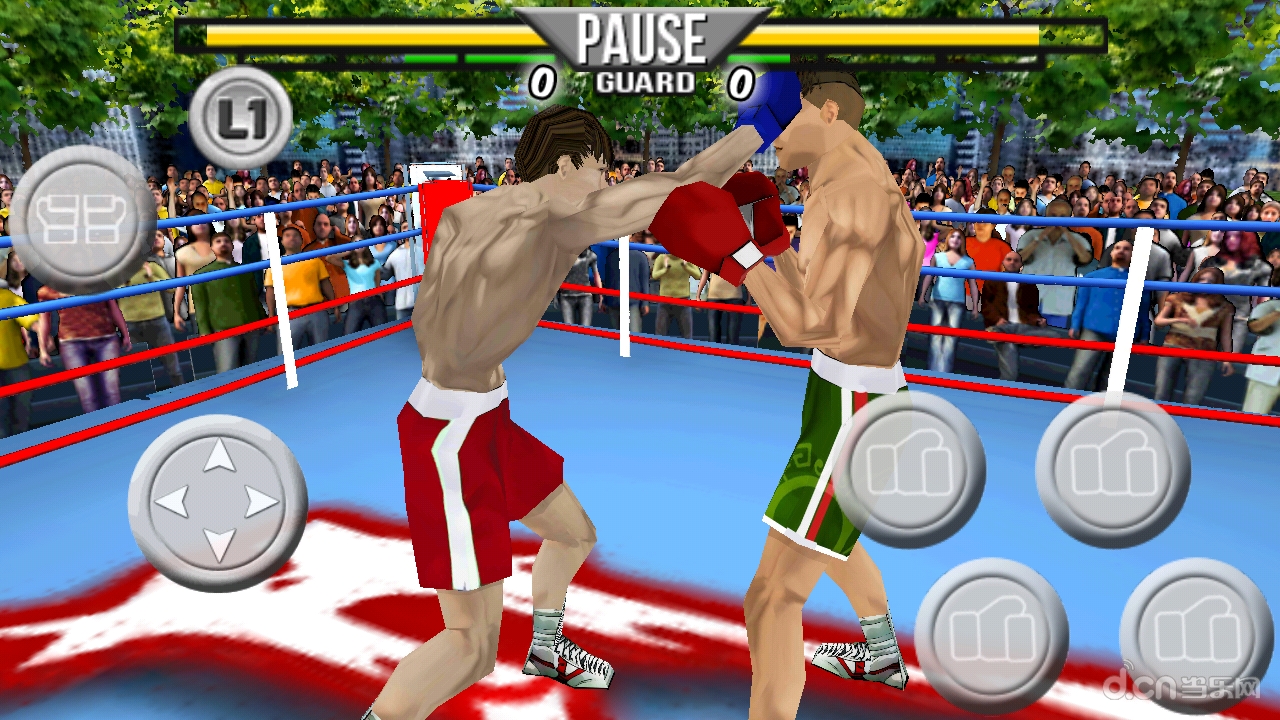
Task: Tap the D-pad up arrow
Action: coord(219,458)
